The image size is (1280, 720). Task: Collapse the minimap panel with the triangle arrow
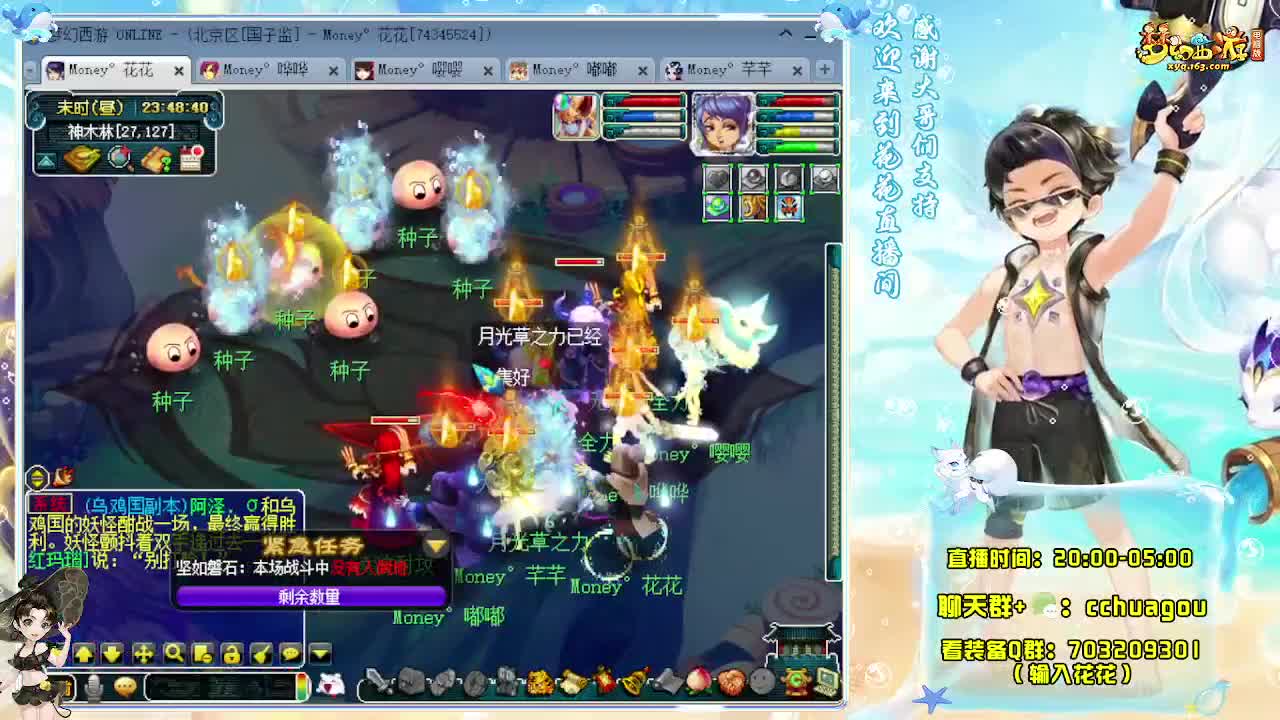46,160
